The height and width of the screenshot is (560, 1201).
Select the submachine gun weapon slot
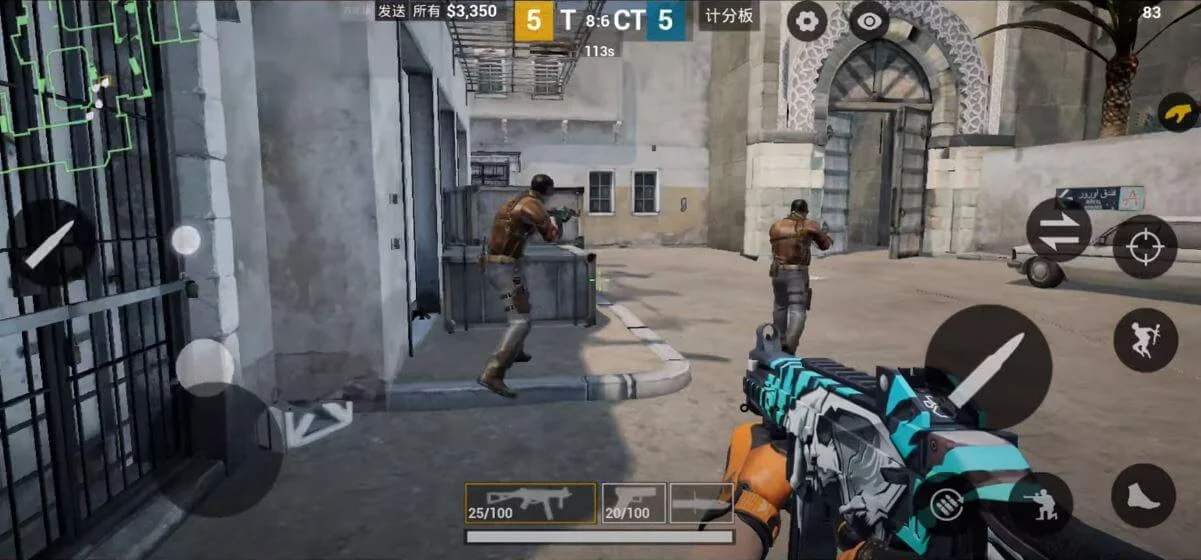pyautogui.click(x=531, y=503)
